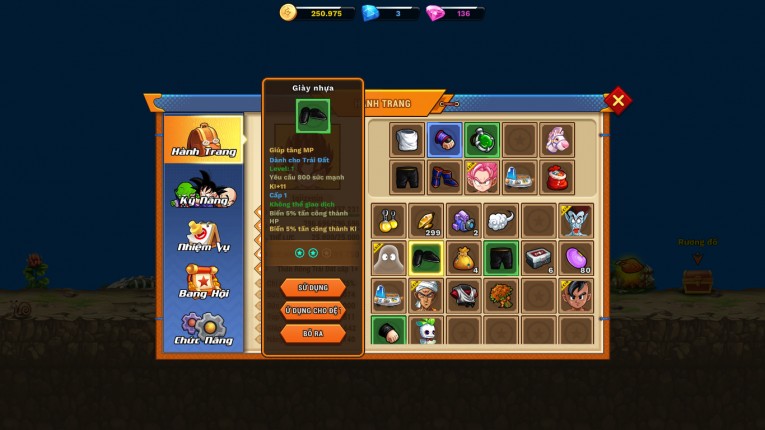Open the Chức Năng tab
Viewport: 765px width, 430px height.
(x=203, y=329)
